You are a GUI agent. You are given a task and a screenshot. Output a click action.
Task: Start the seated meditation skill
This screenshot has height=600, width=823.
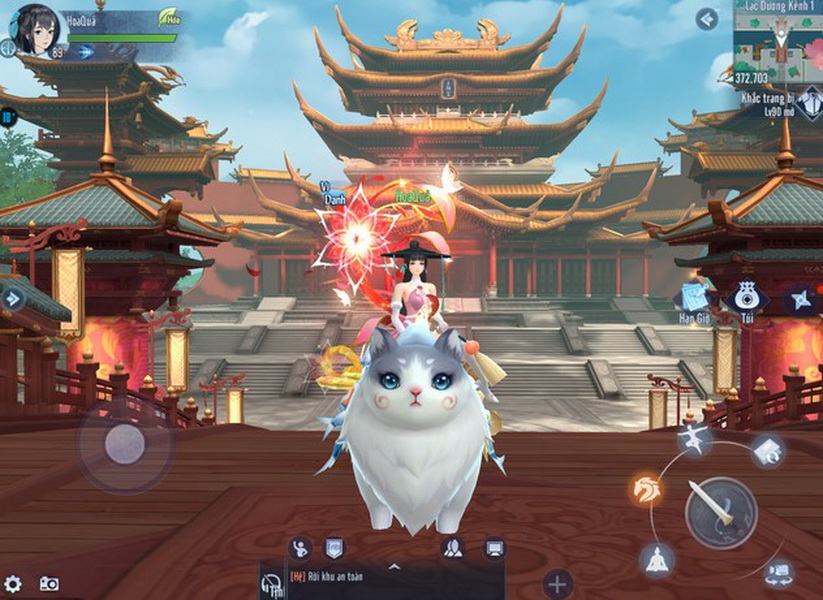pos(657,561)
